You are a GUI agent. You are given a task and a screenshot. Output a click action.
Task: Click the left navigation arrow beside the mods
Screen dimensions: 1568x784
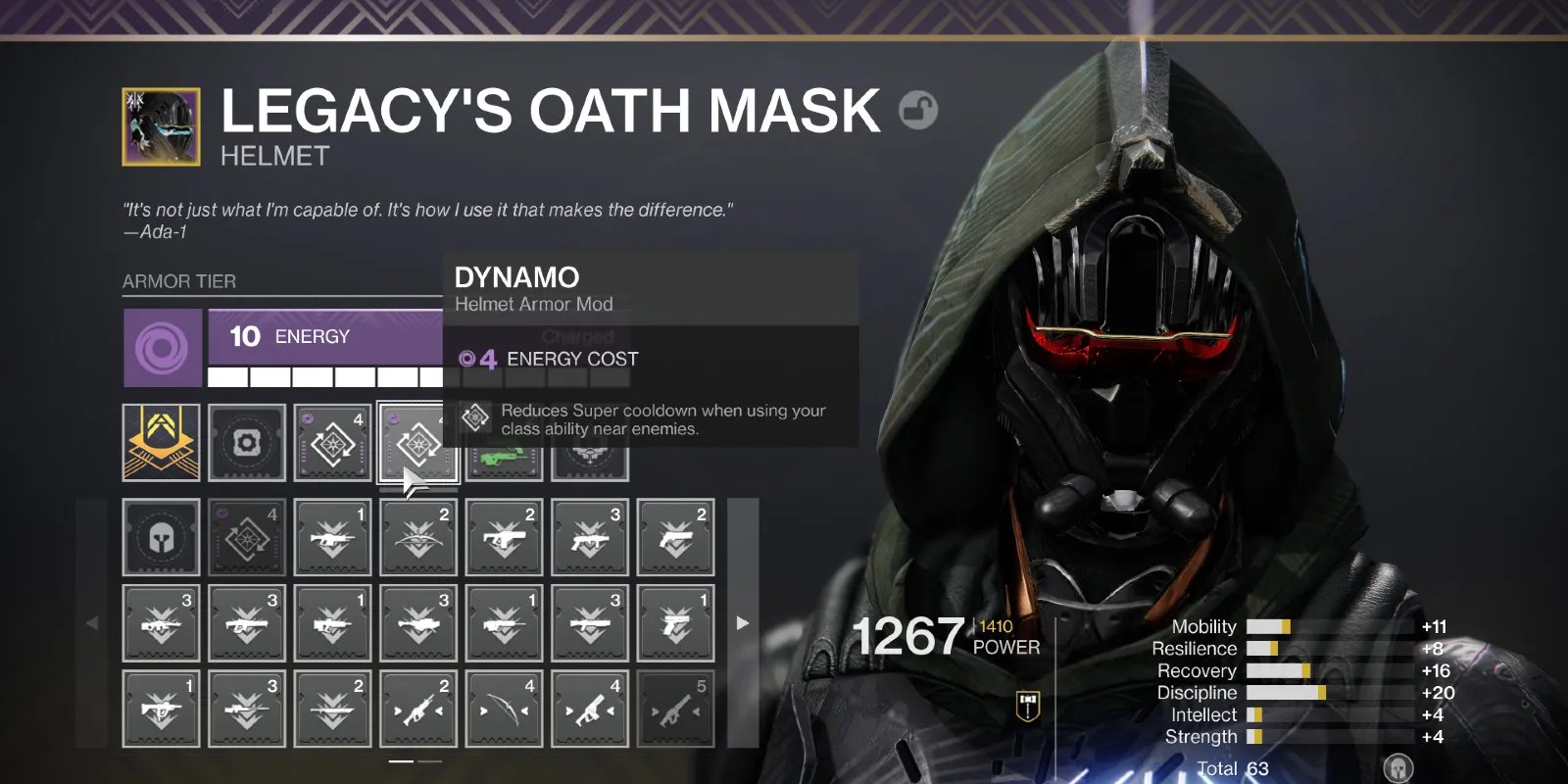91,622
